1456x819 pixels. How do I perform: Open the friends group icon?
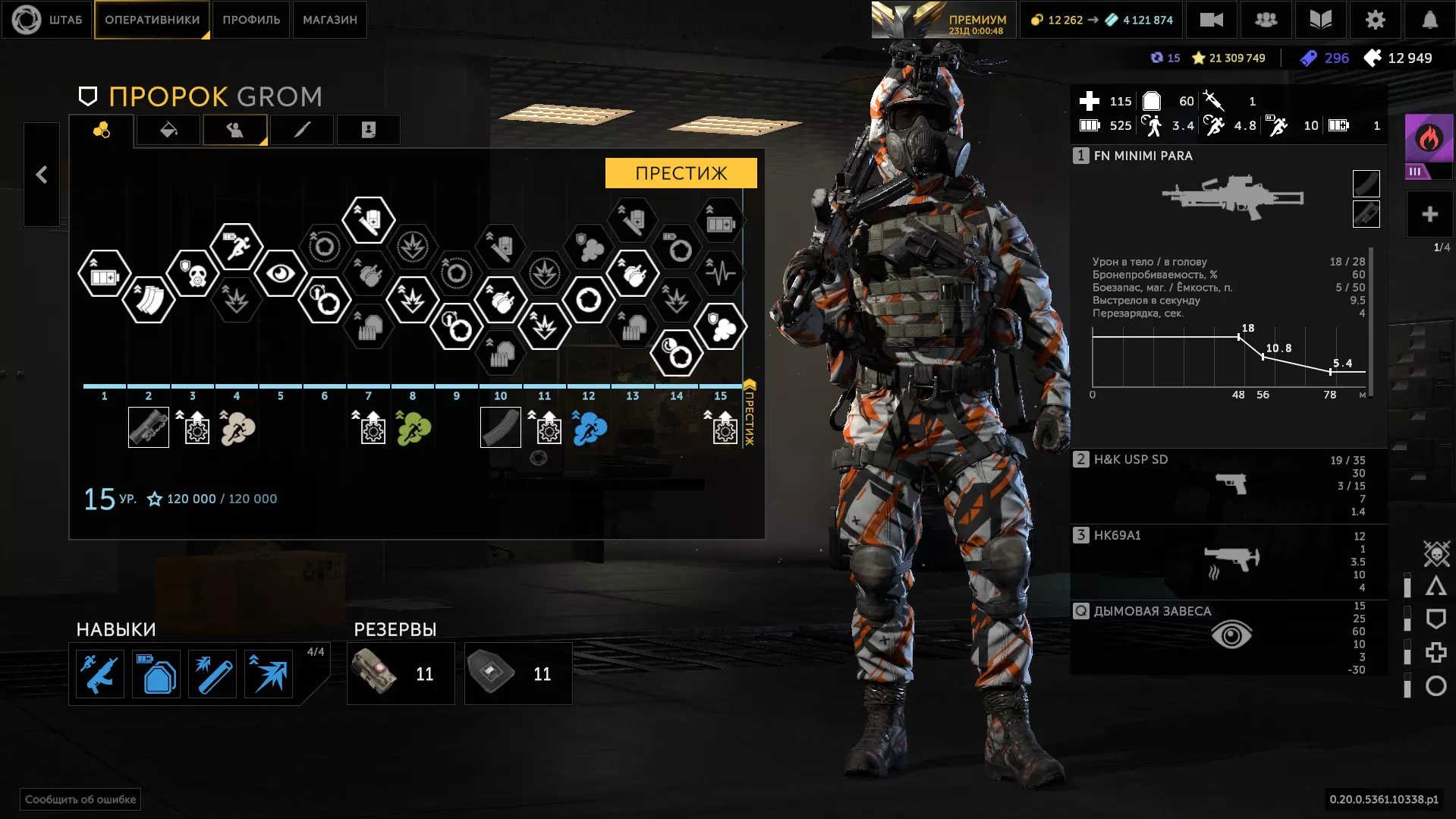(1266, 20)
